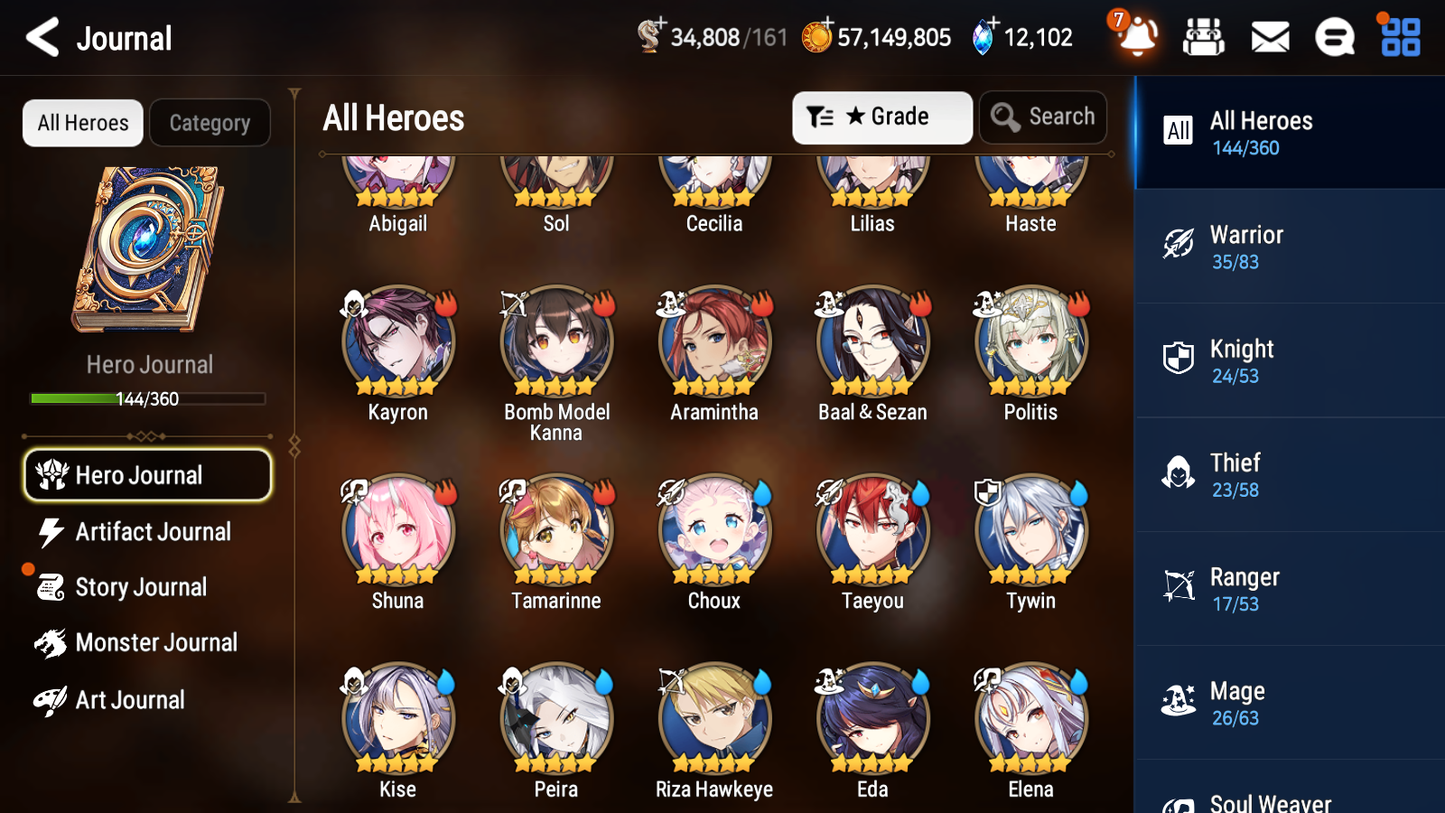Toggle the All Heroes view
The image size is (1445, 813).
82,122
